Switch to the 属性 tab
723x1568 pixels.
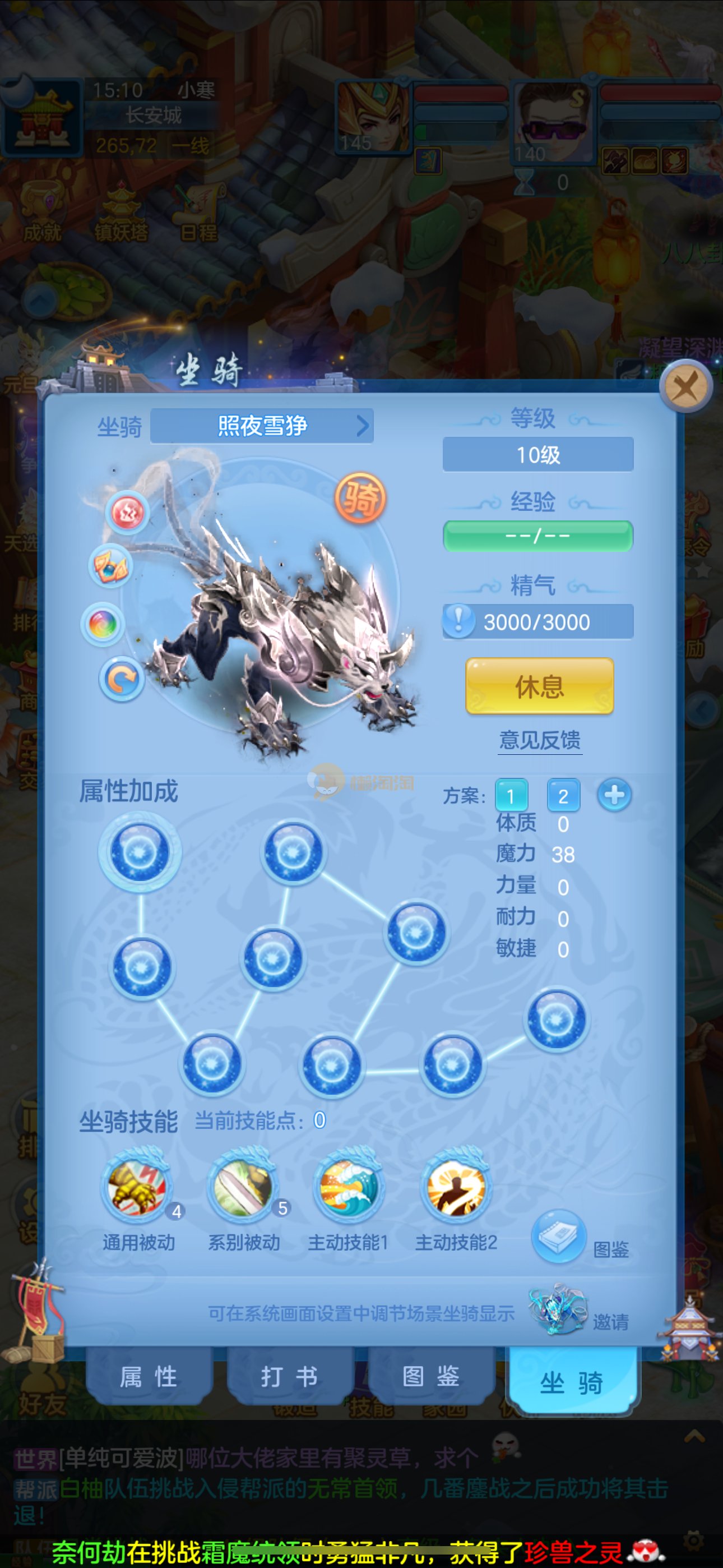[x=149, y=1376]
